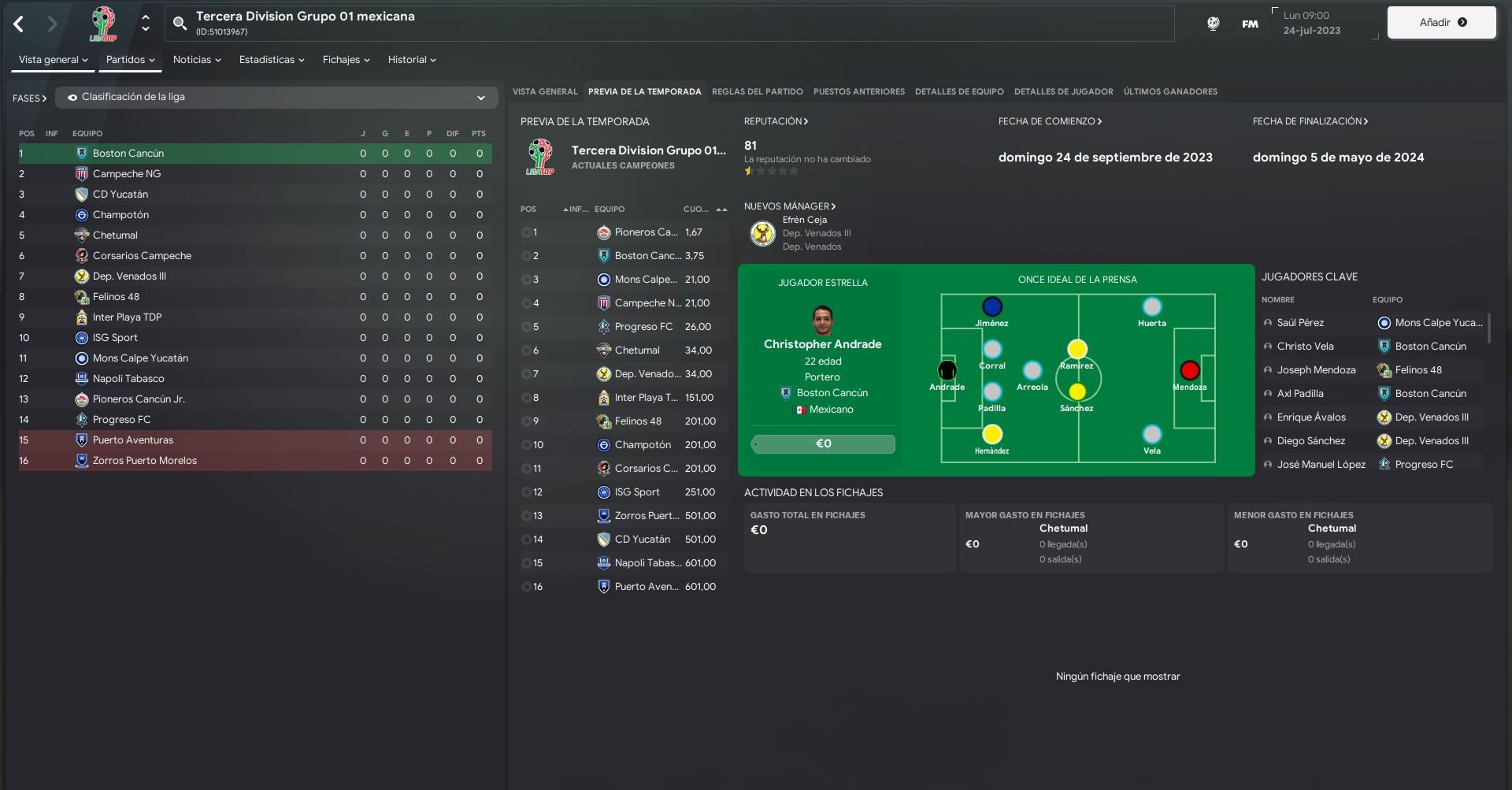
Task: Open new manager Efrén Ceja's profile
Action: coord(804,220)
